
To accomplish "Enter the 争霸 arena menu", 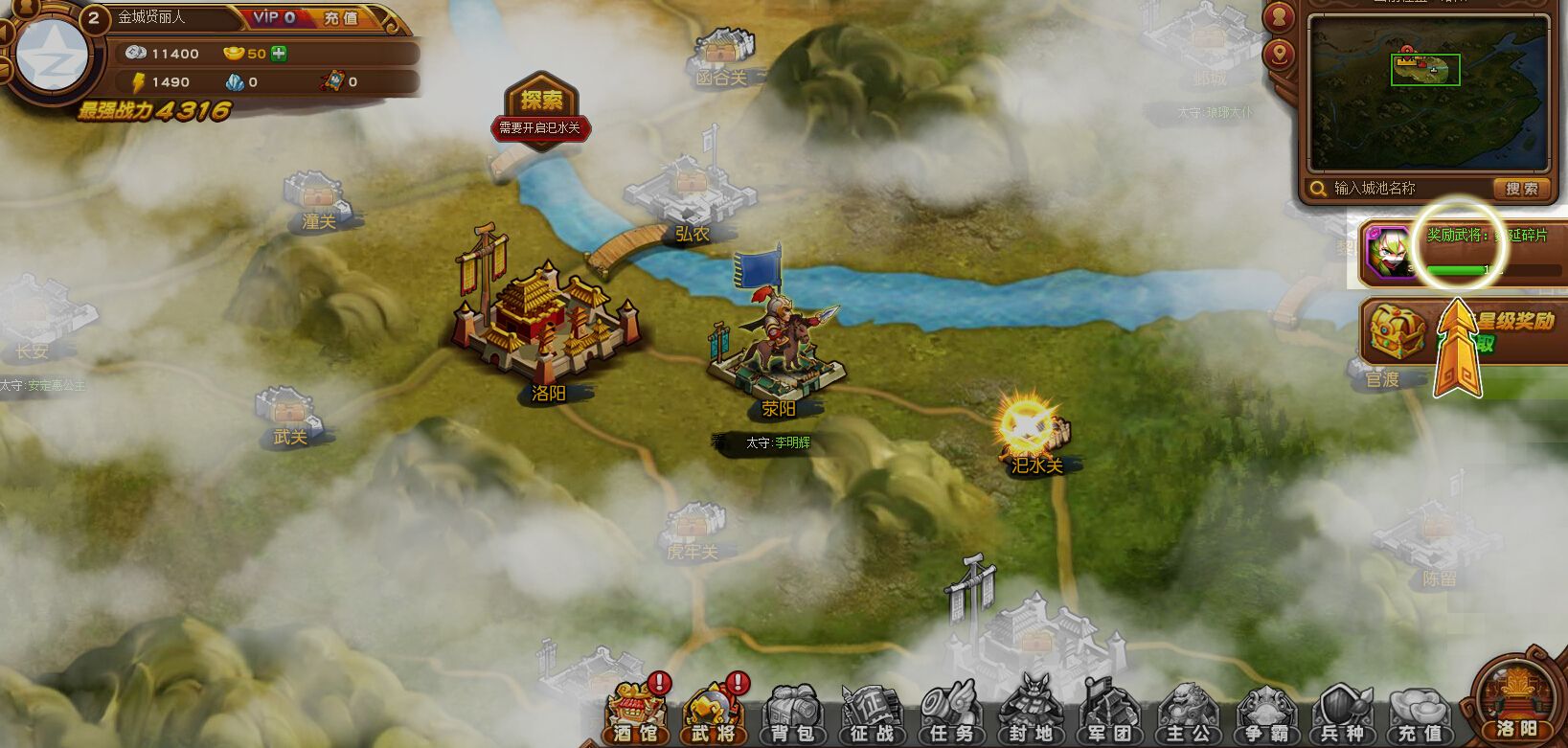I will click(1265, 714).
